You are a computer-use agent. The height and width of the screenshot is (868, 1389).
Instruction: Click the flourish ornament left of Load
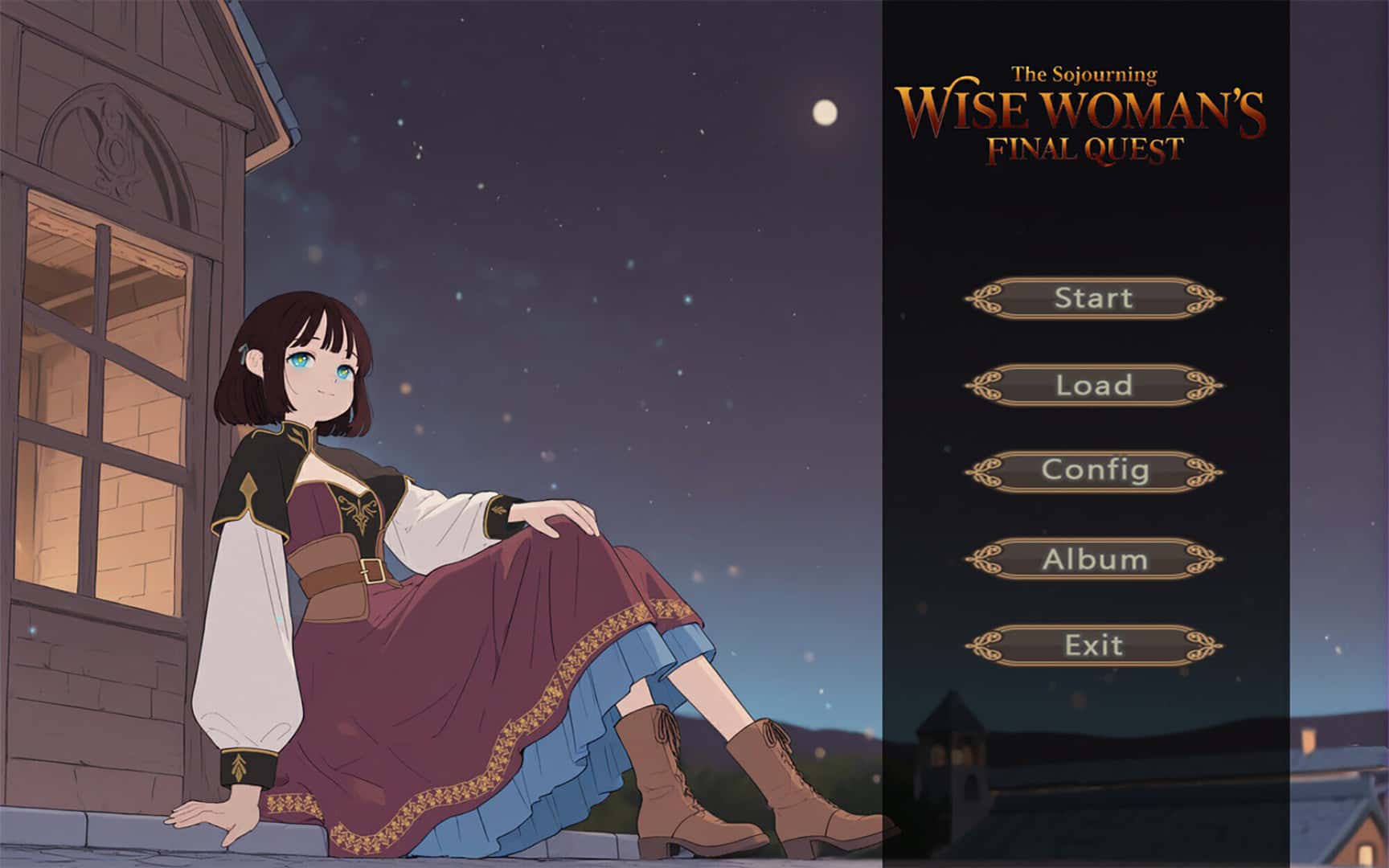(985, 385)
